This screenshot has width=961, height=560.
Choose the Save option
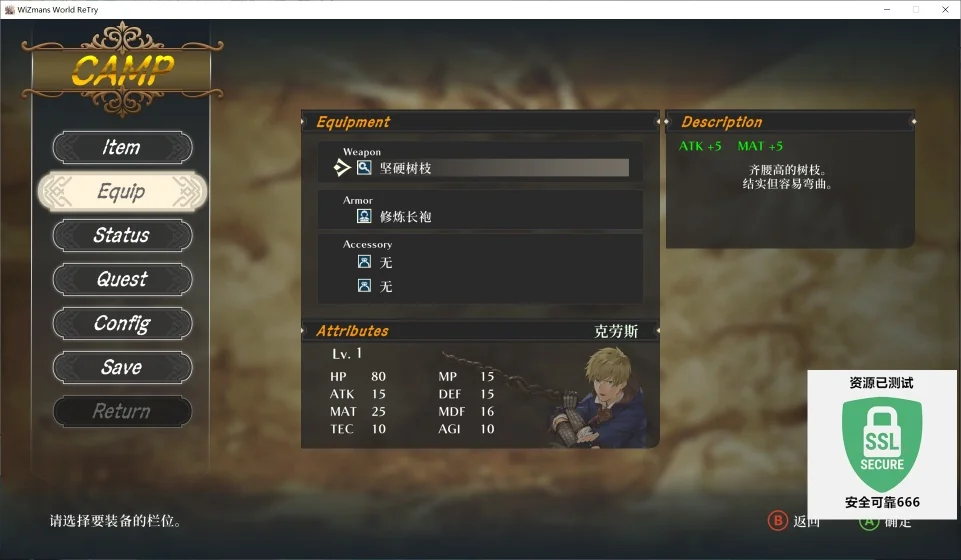click(x=122, y=368)
